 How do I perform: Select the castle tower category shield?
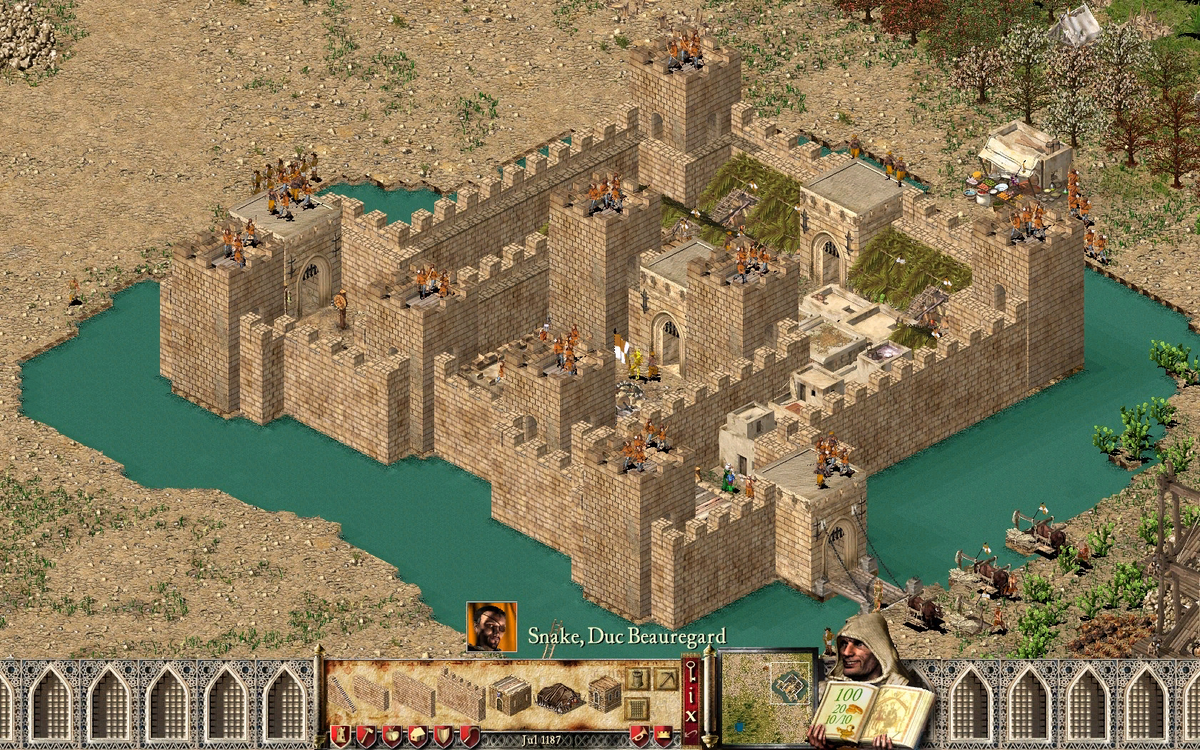pos(339,736)
